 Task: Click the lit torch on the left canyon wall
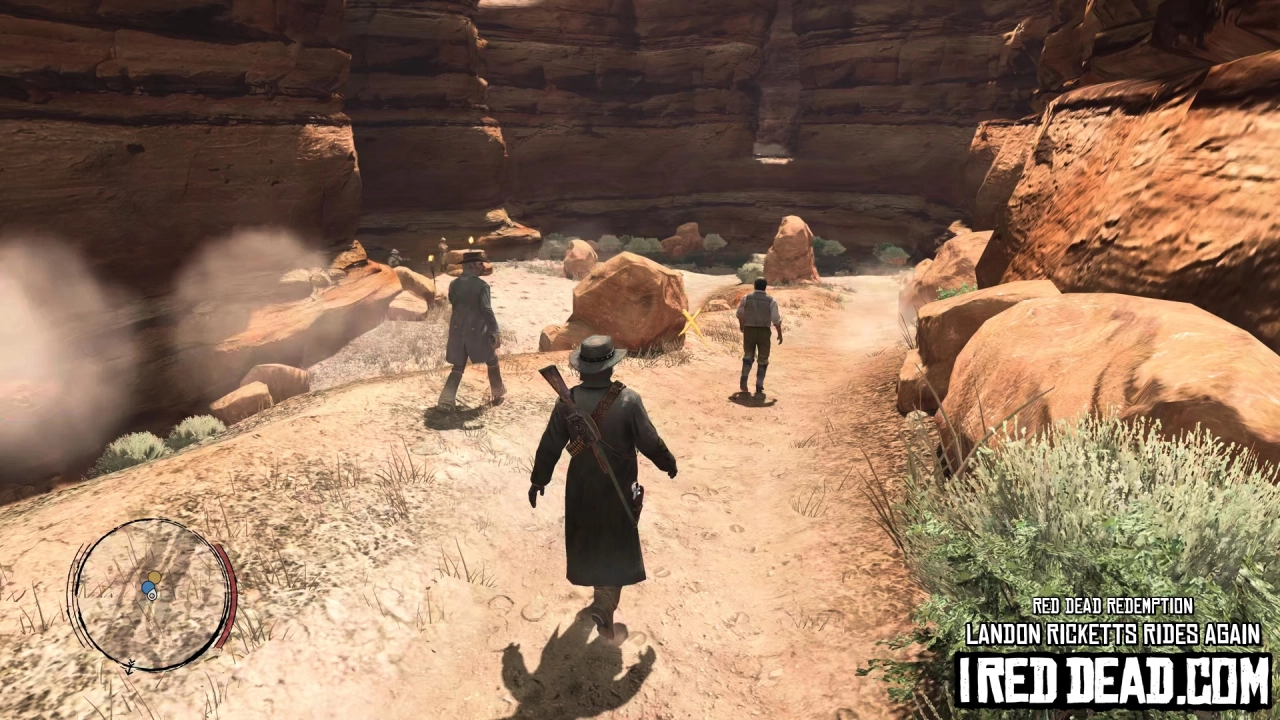point(431,259)
